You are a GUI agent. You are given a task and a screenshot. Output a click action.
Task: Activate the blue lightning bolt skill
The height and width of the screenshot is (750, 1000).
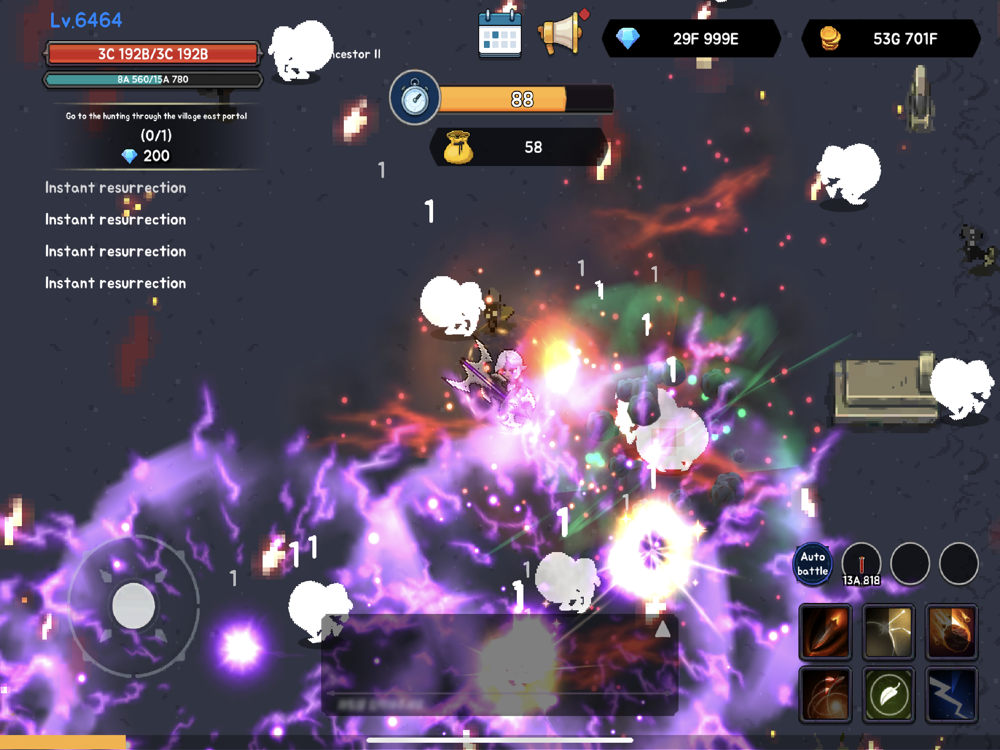[x=951, y=694]
